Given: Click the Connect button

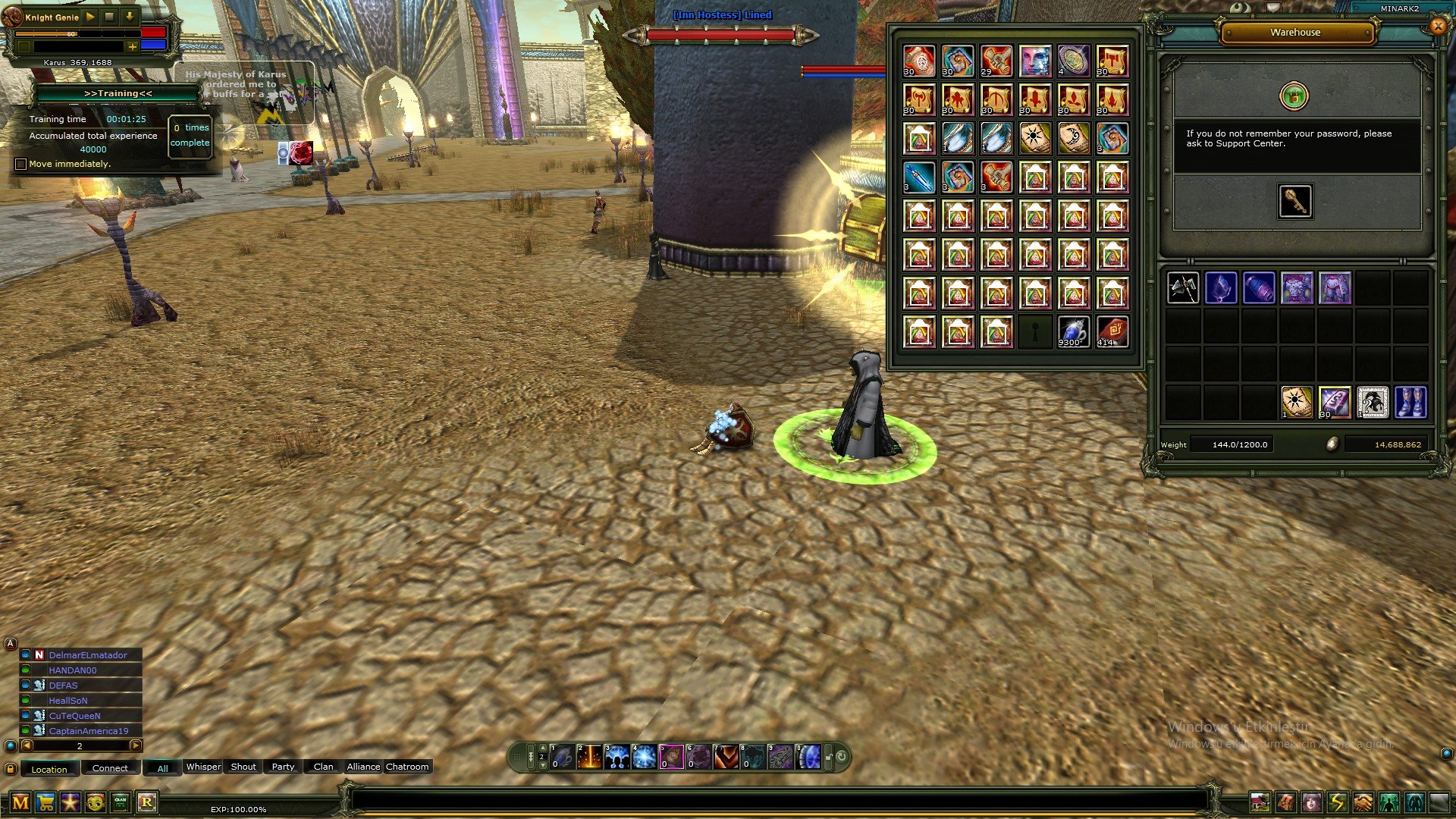Looking at the screenshot, I should tap(110, 768).
